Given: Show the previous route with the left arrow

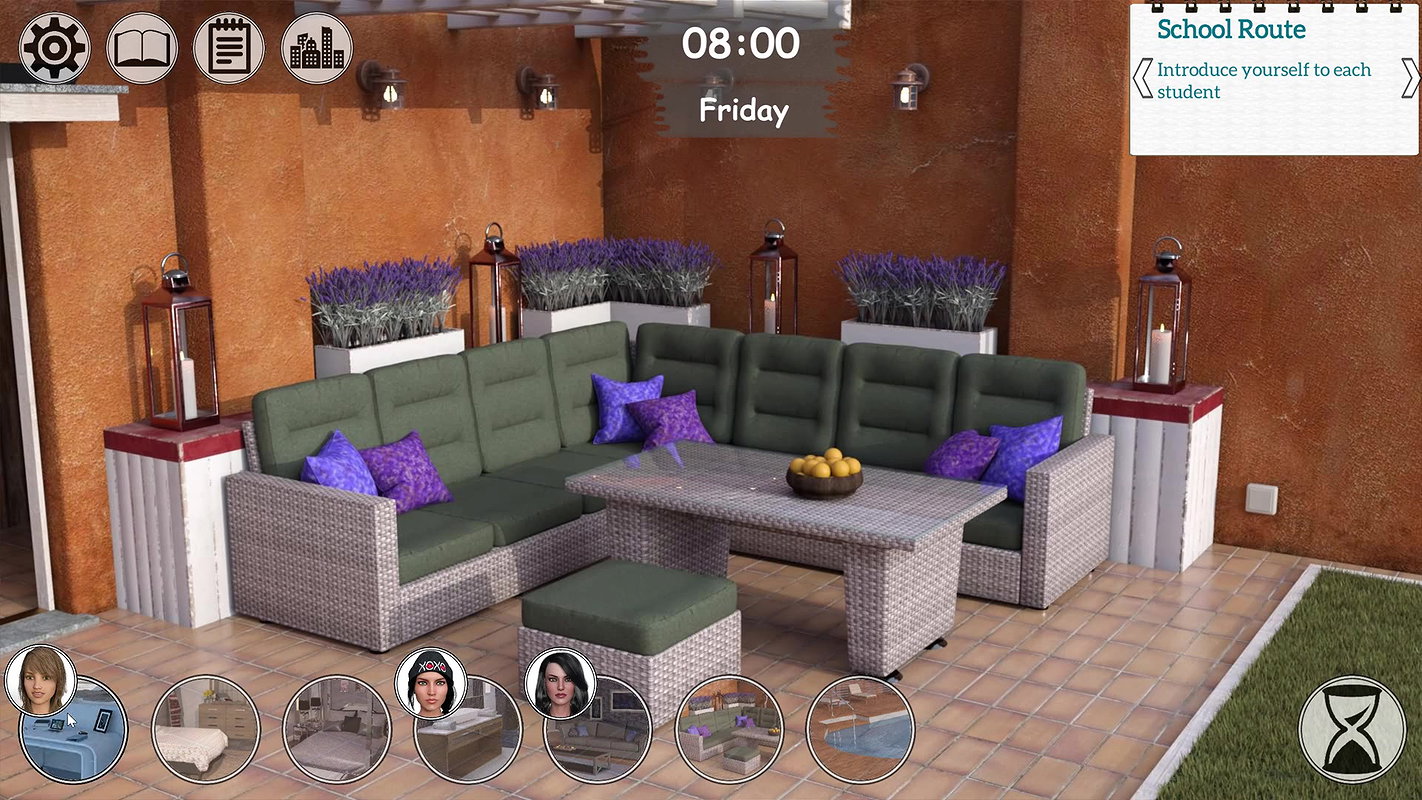Looking at the screenshot, I should click(1142, 79).
